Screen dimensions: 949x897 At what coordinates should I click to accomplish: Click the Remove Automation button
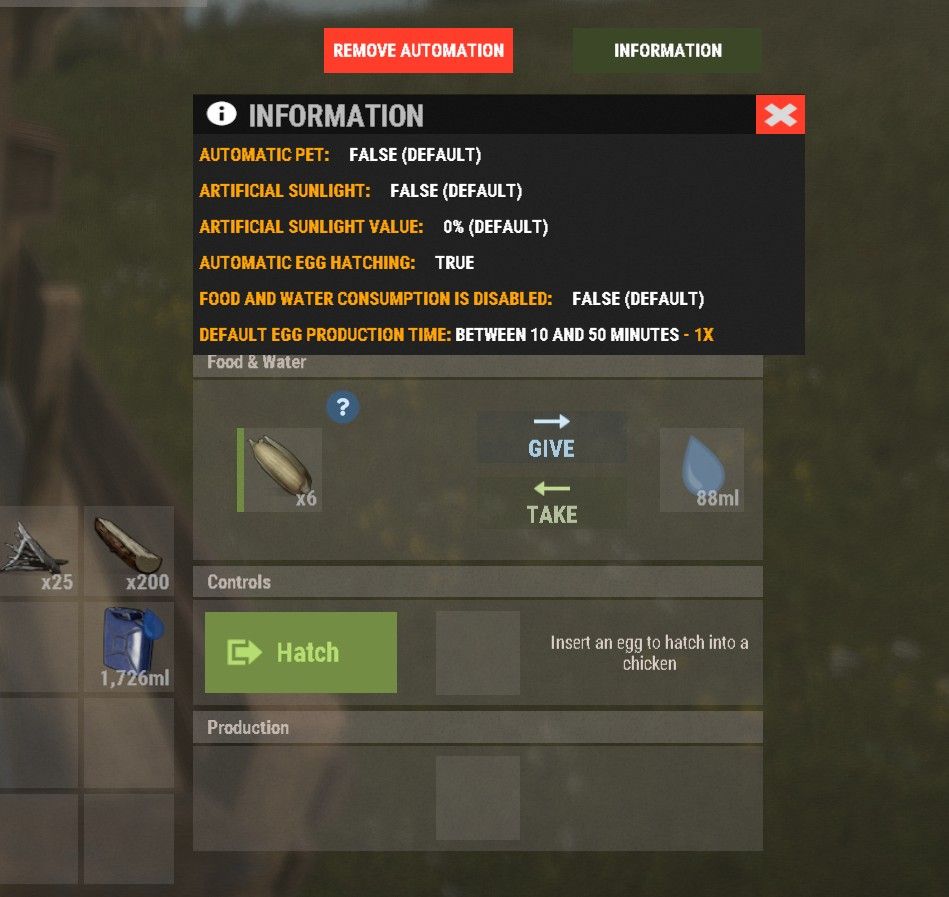[x=418, y=50]
